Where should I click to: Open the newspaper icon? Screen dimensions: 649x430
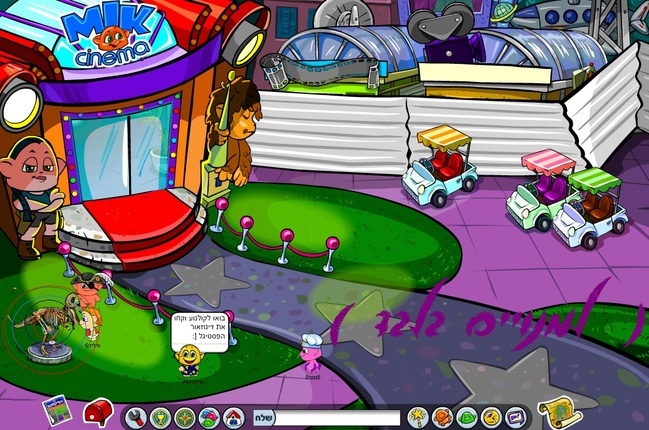click(x=55, y=411)
